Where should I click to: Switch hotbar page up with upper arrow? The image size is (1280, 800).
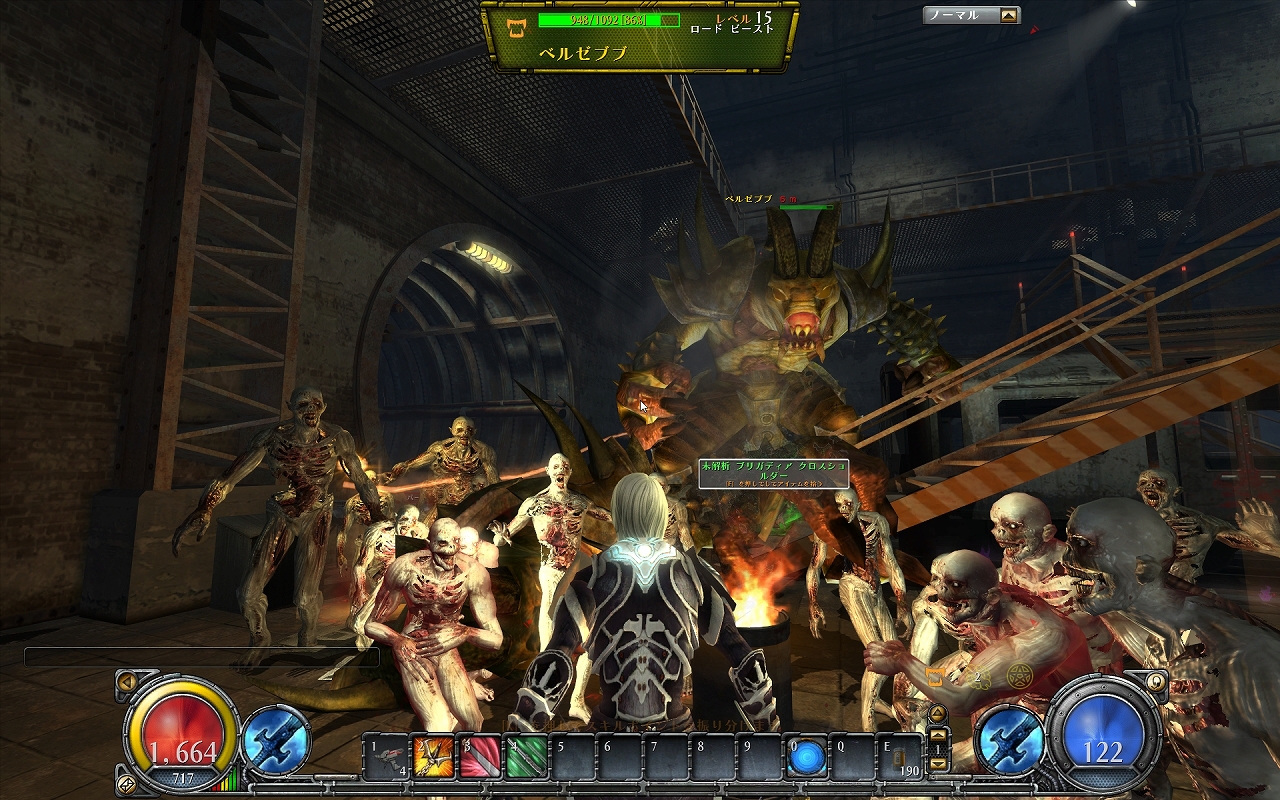click(x=938, y=734)
